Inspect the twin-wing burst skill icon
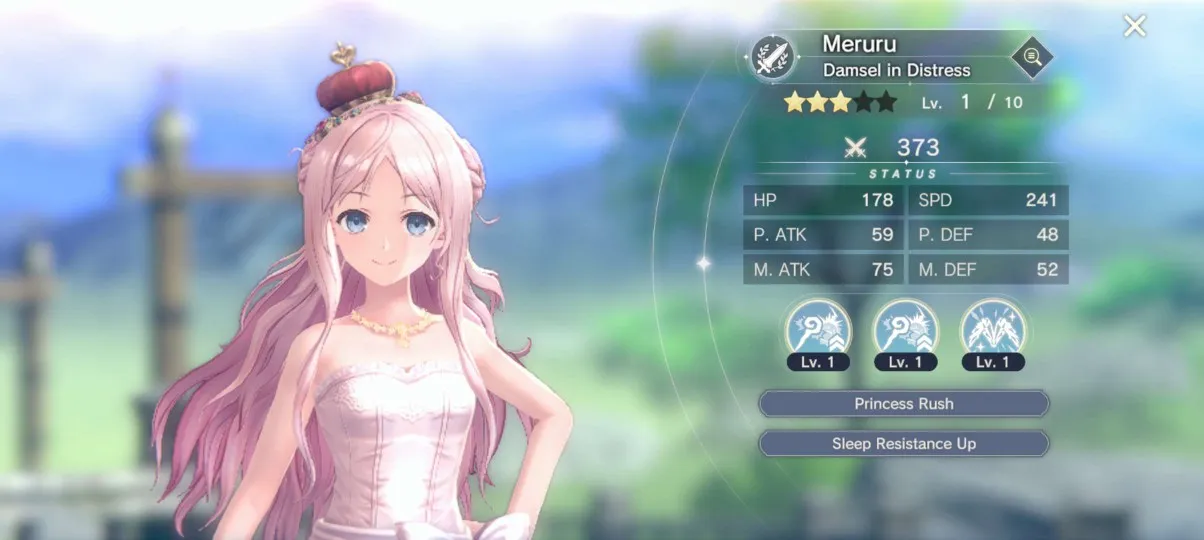The height and width of the screenshot is (540, 1204). [992, 329]
